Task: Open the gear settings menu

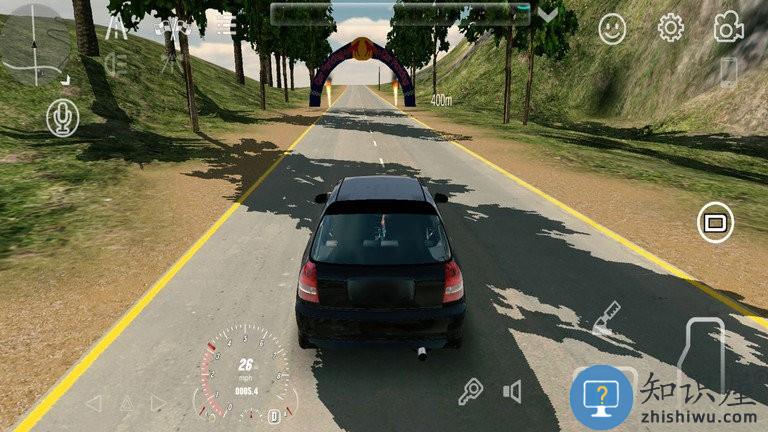Action: pyautogui.click(x=670, y=28)
